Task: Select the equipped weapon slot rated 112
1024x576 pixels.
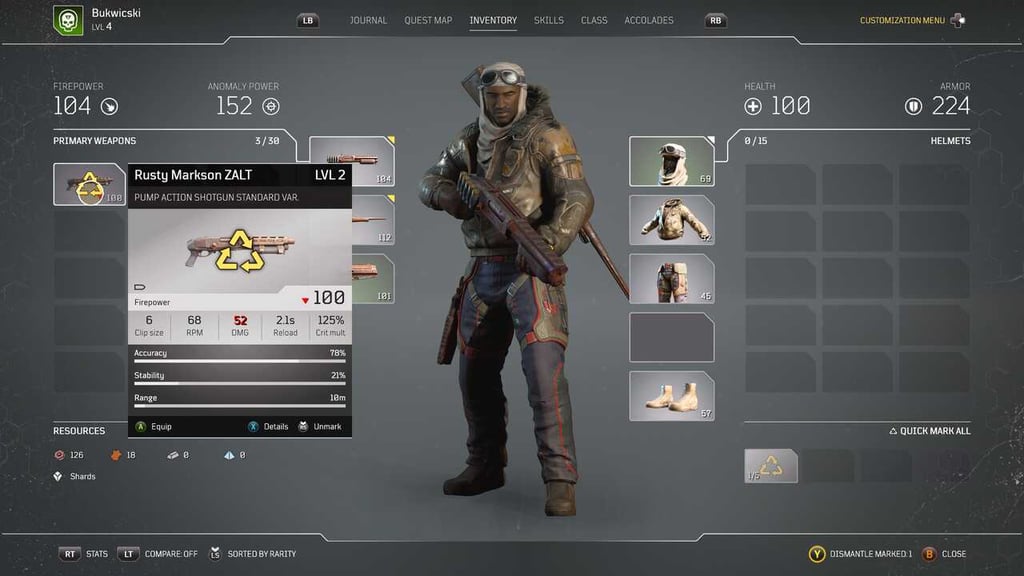Action: (370, 220)
